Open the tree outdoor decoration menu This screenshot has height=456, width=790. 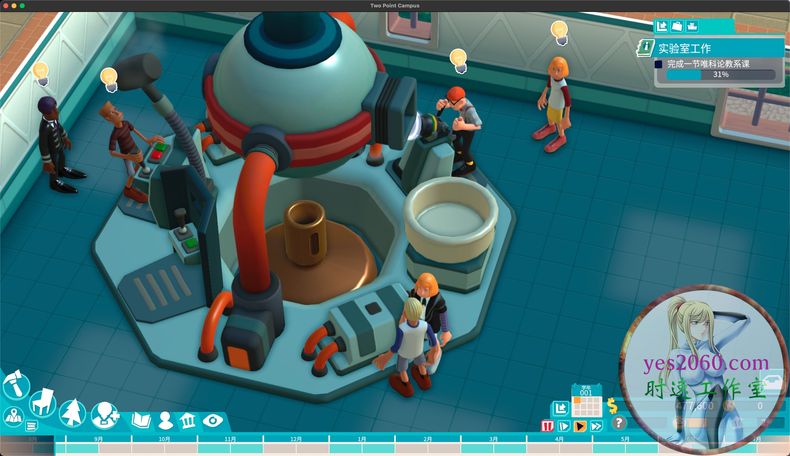coord(72,412)
